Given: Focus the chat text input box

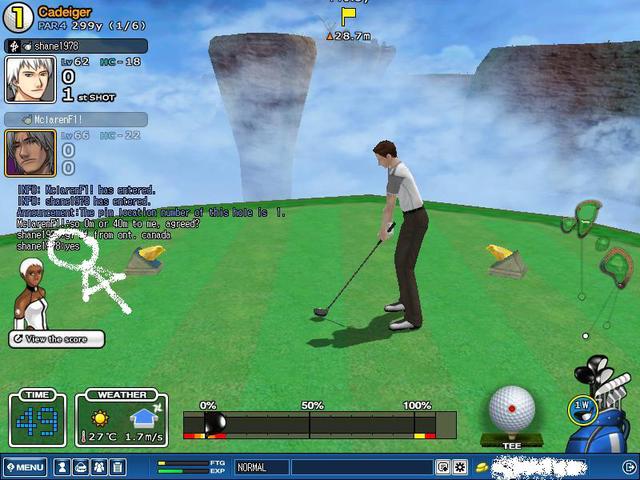Looking at the screenshot, I should point(360,467).
